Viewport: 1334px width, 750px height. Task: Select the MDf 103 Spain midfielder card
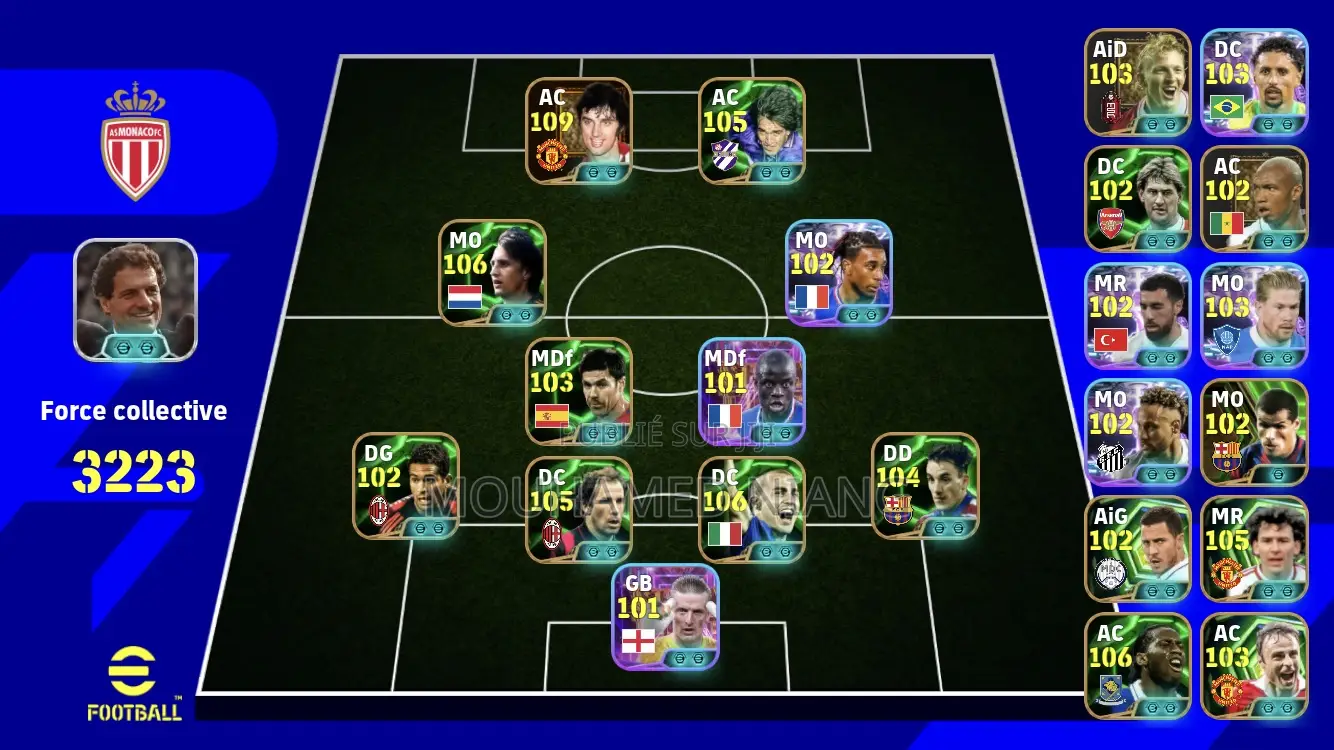tap(579, 390)
